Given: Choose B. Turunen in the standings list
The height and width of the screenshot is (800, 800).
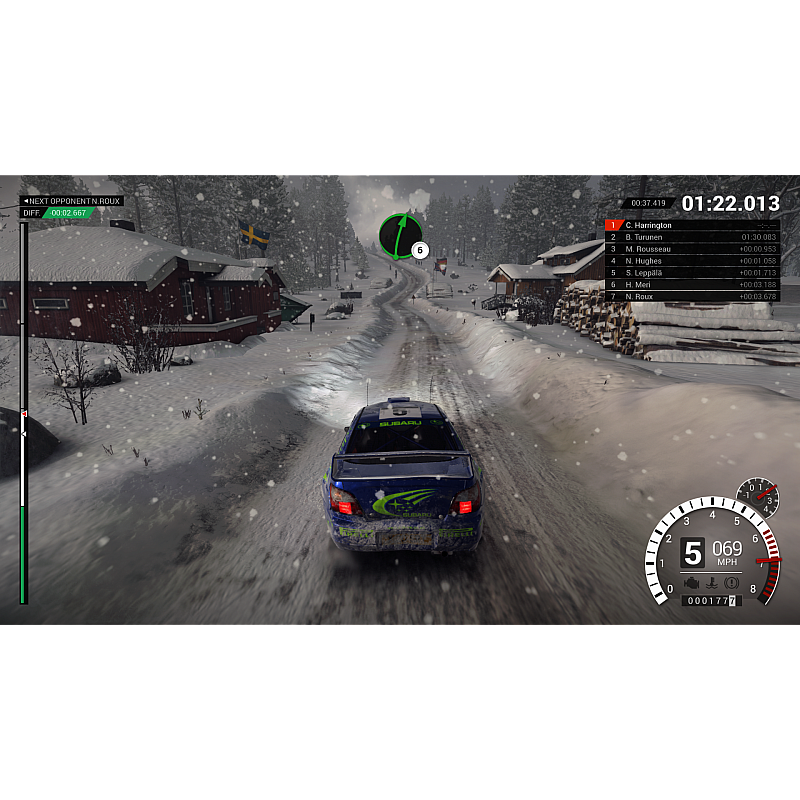Looking at the screenshot, I should pos(692,237).
